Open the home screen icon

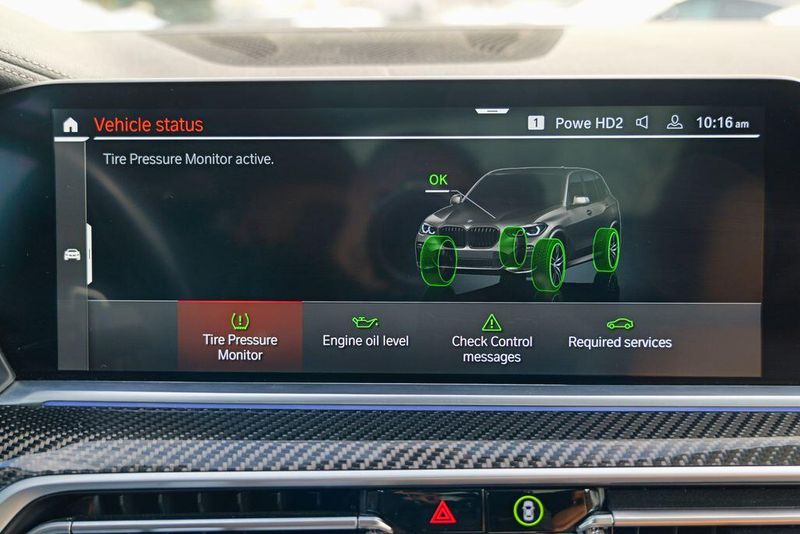[70, 125]
